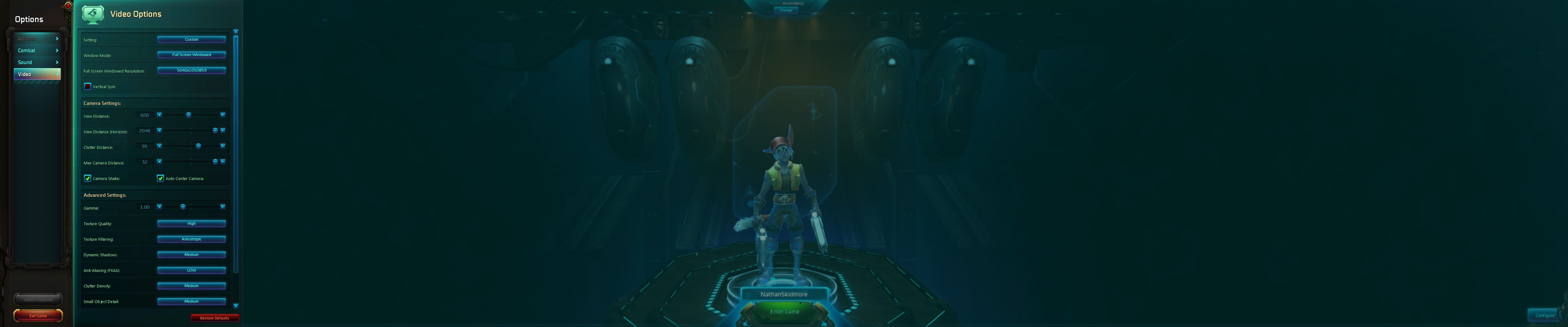Click the scrollbar up arrow in Video Options
Screen dimensions: 1568x327
point(236,31)
